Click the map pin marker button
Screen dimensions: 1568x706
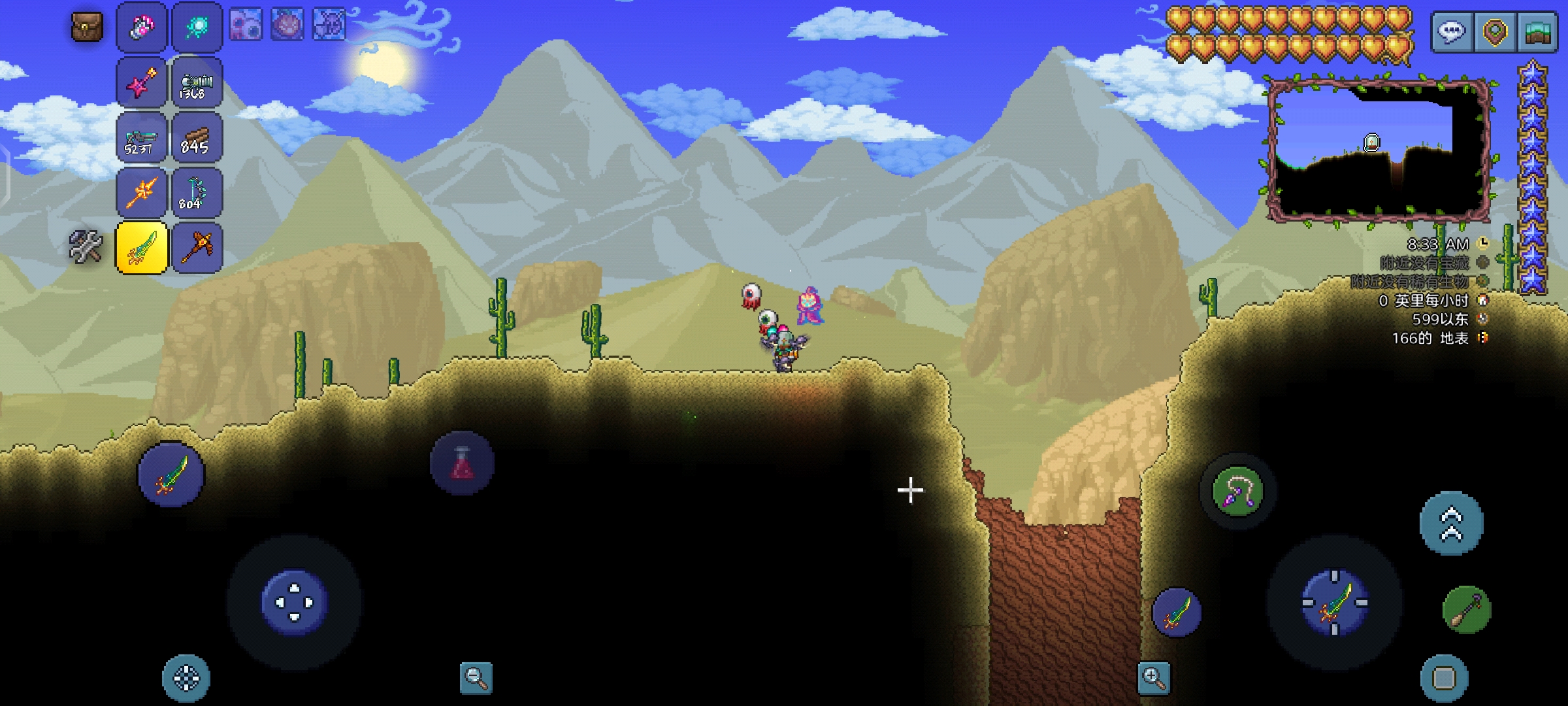1495,31
